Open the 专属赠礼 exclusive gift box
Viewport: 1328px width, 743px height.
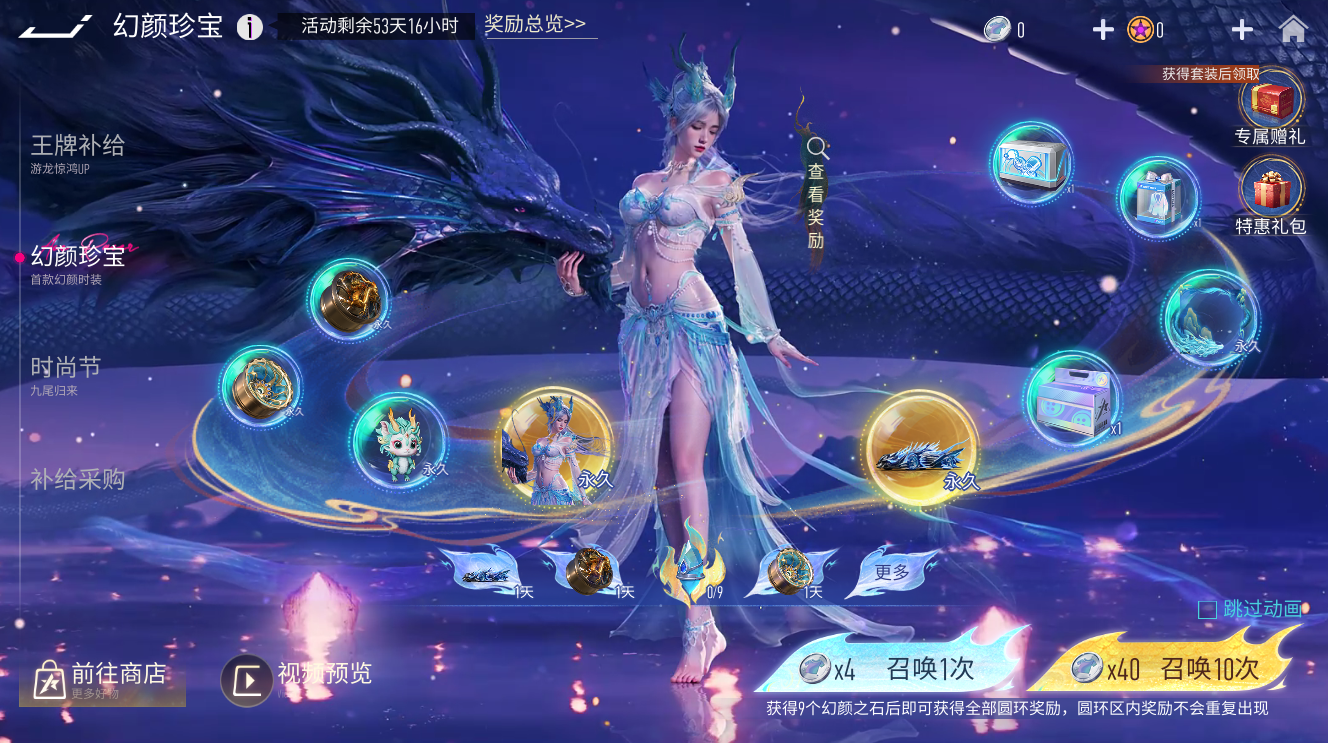click(1272, 103)
